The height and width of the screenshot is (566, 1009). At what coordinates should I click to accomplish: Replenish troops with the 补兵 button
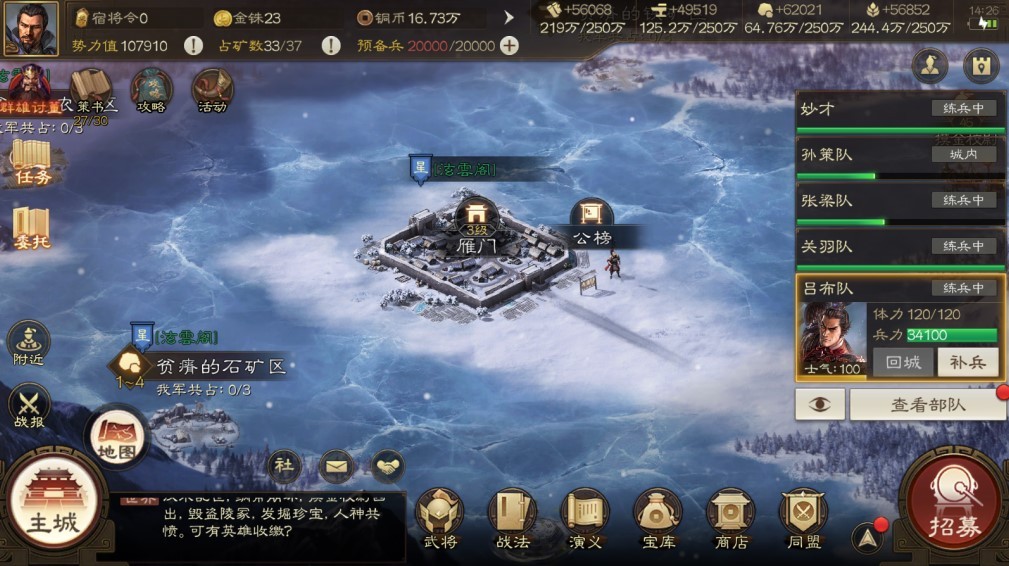coord(967,362)
